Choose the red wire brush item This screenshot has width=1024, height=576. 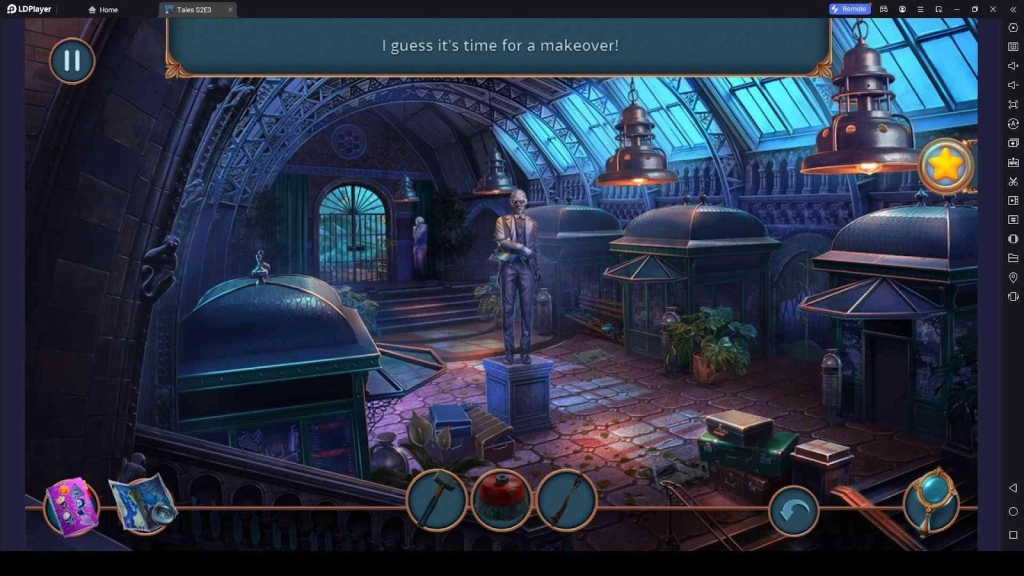pos(501,499)
